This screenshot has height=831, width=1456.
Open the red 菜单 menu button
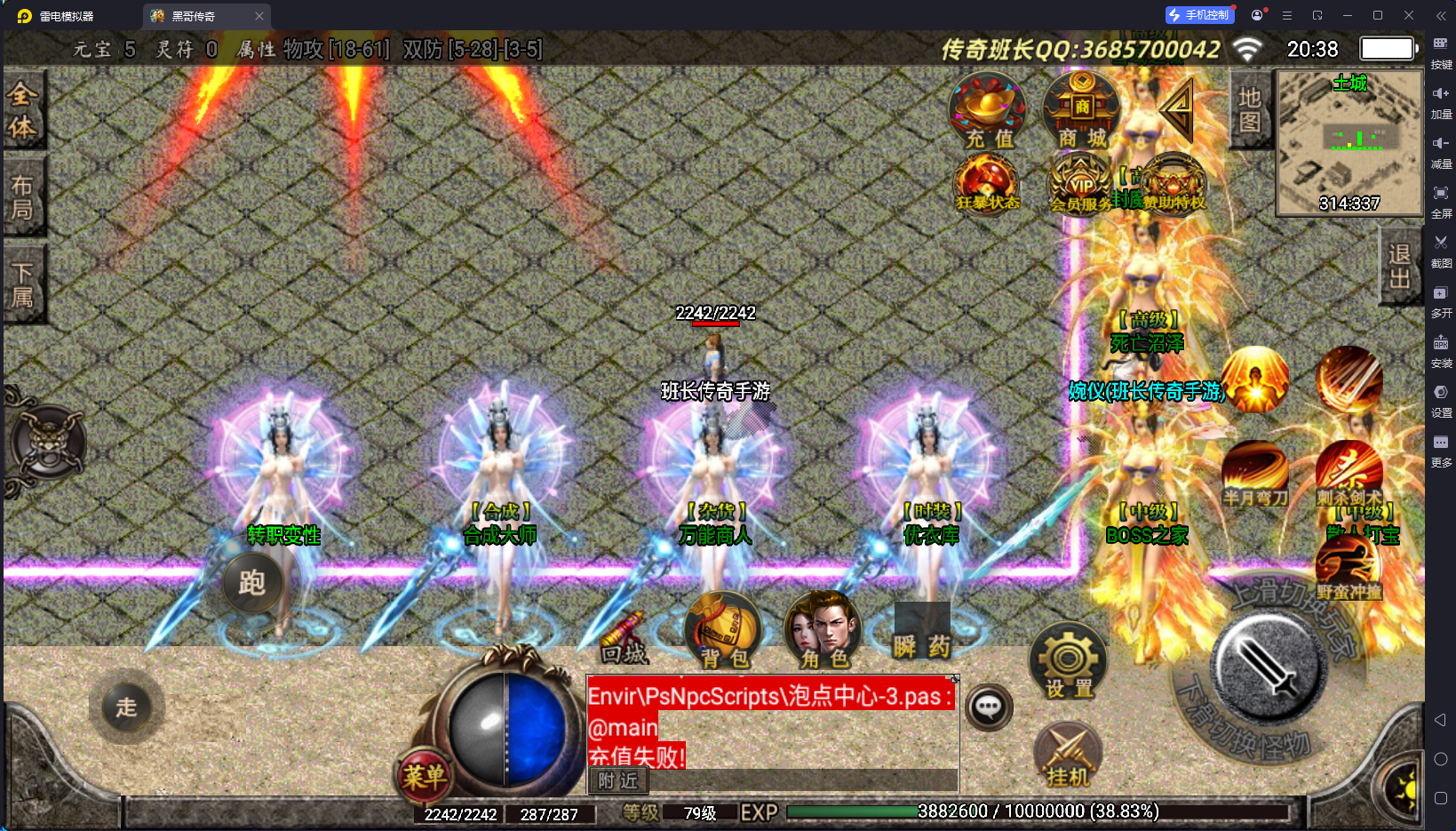(x=424, y=777)
